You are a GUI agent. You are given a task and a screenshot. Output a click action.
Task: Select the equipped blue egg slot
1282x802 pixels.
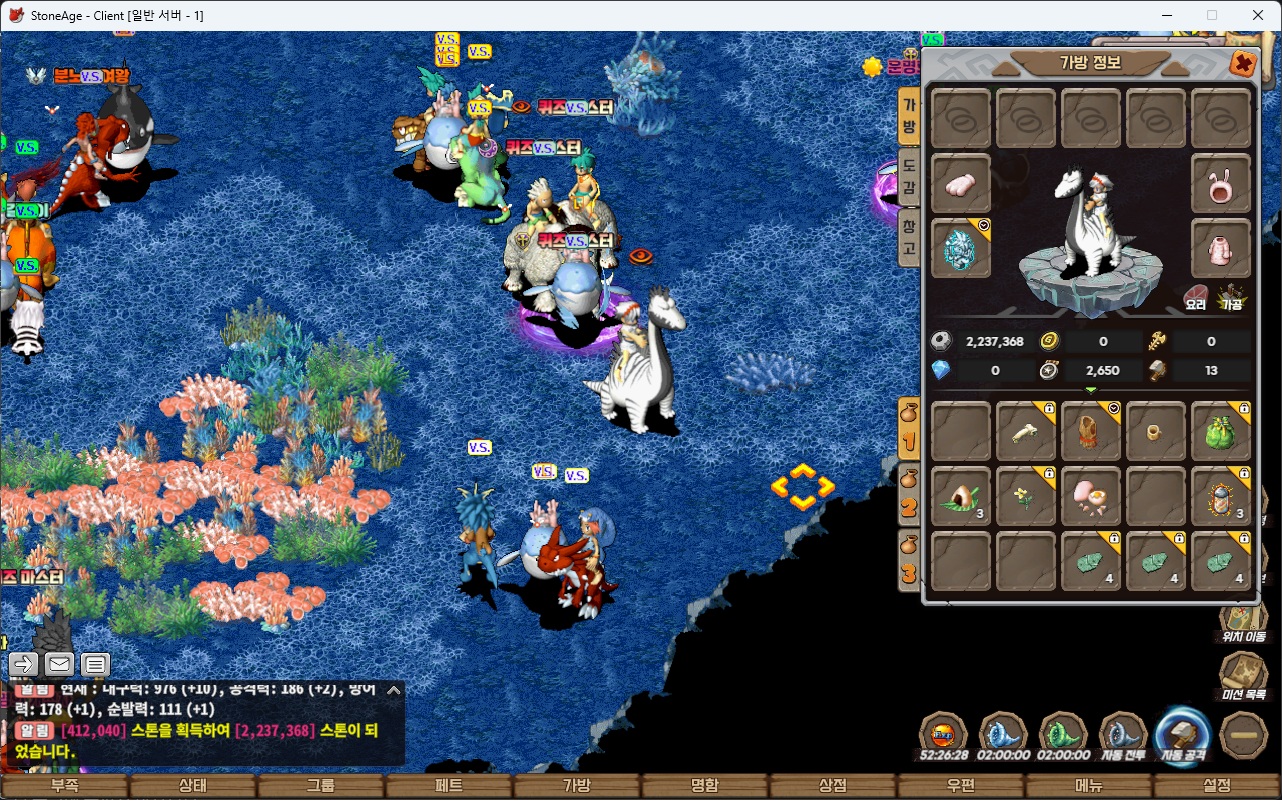click(962, 249)
